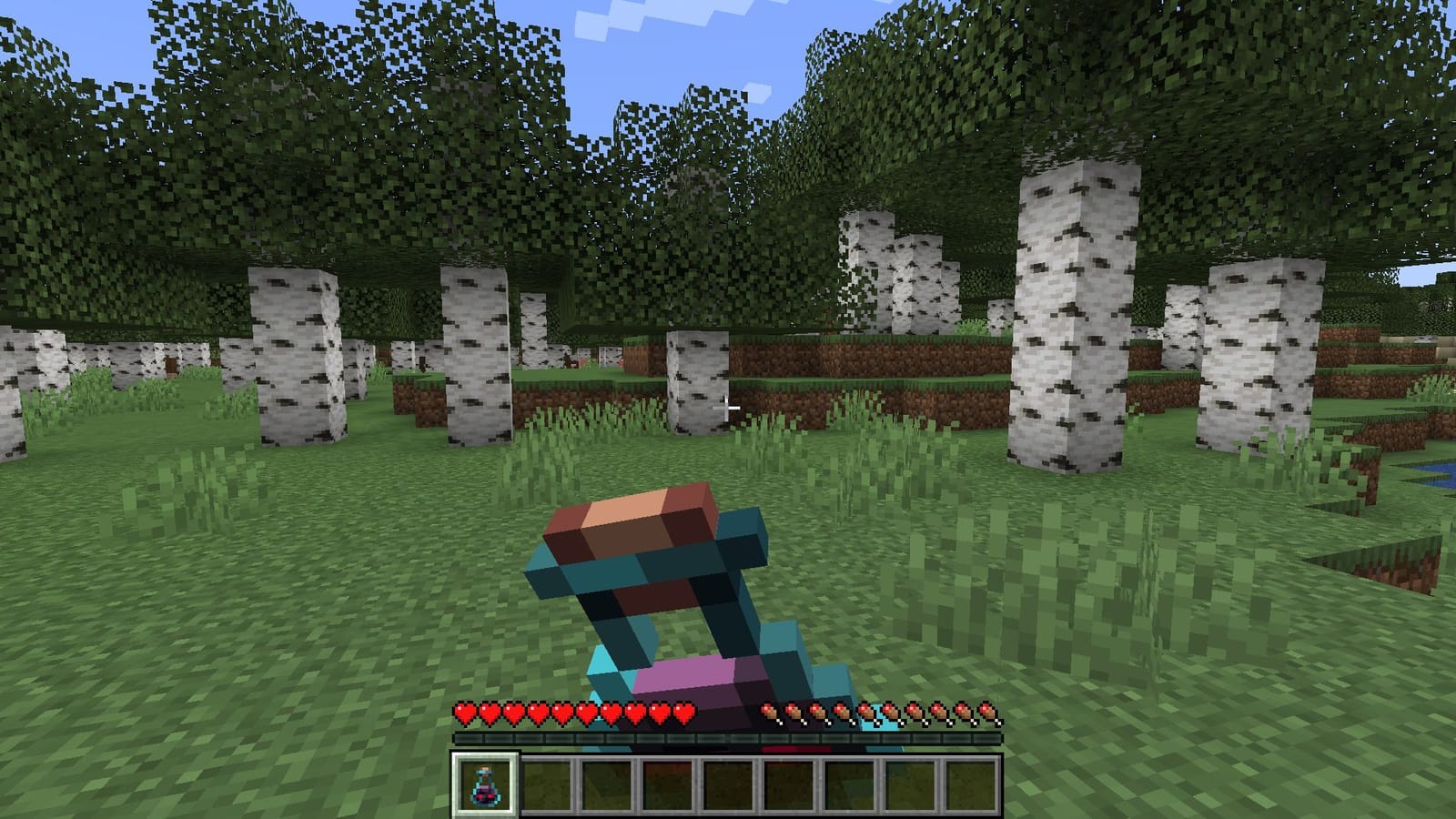This screenshot has width=1456, height=819.
Task: Click the rightmost heart icon
Action: point(684,713)
